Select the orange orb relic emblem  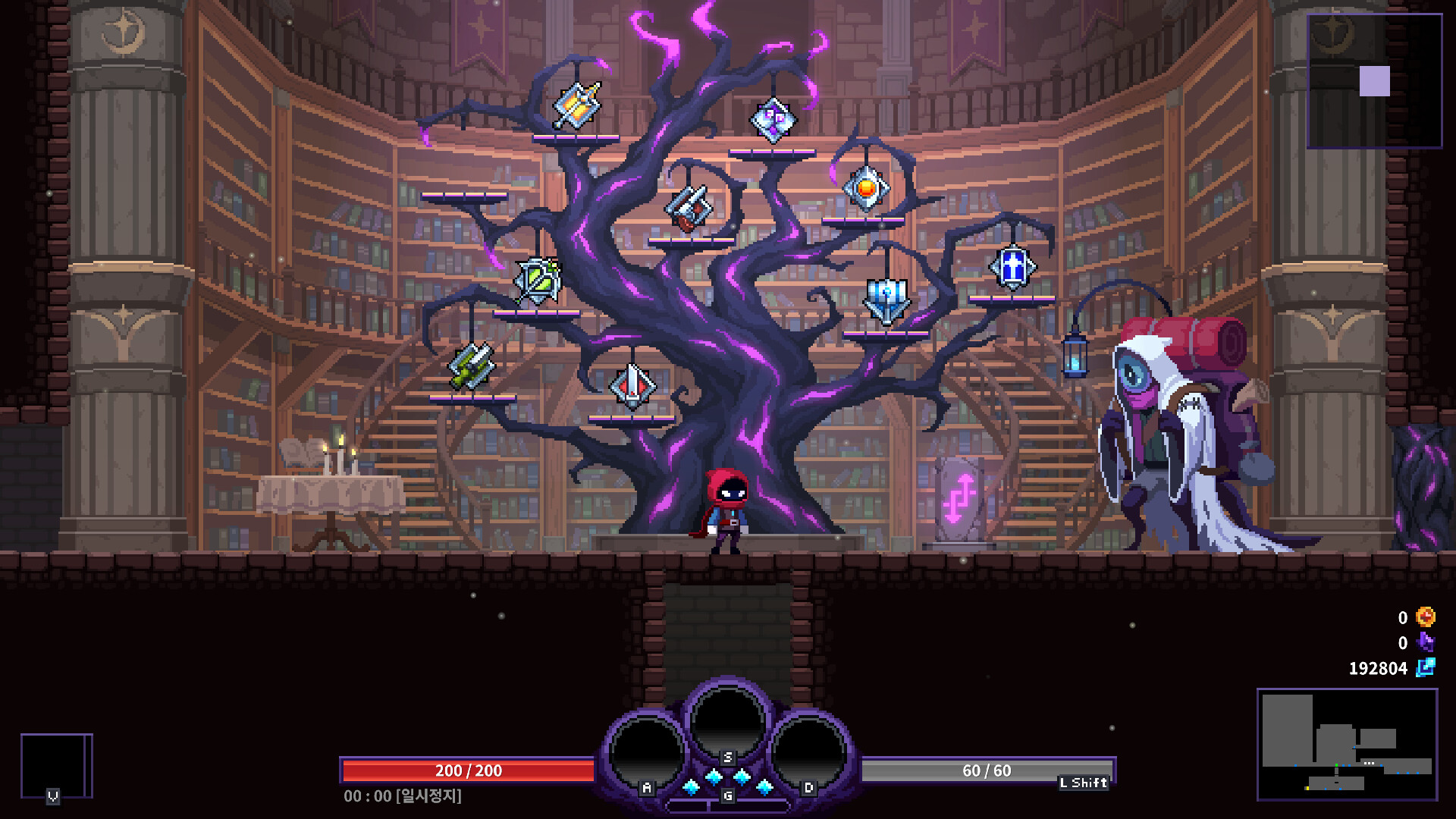pyautogui.click(x=865, y=186)
